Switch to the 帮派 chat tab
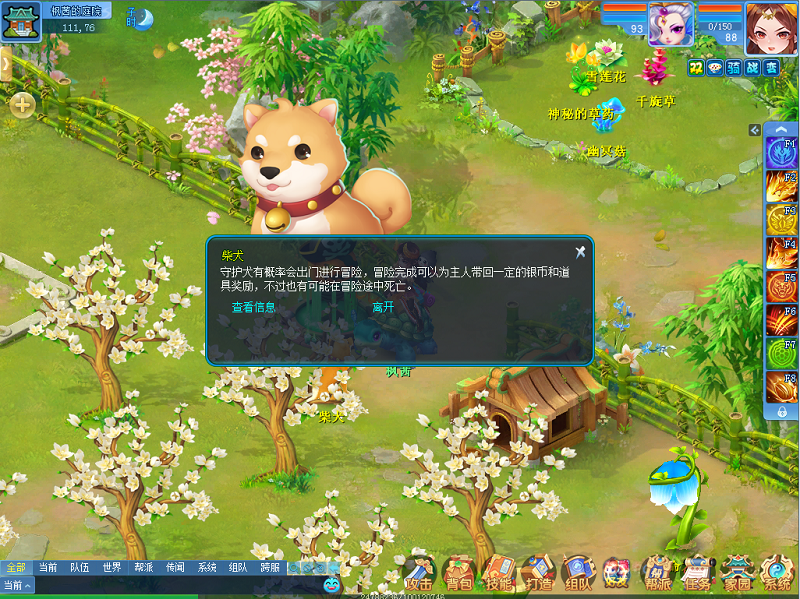 143,567
